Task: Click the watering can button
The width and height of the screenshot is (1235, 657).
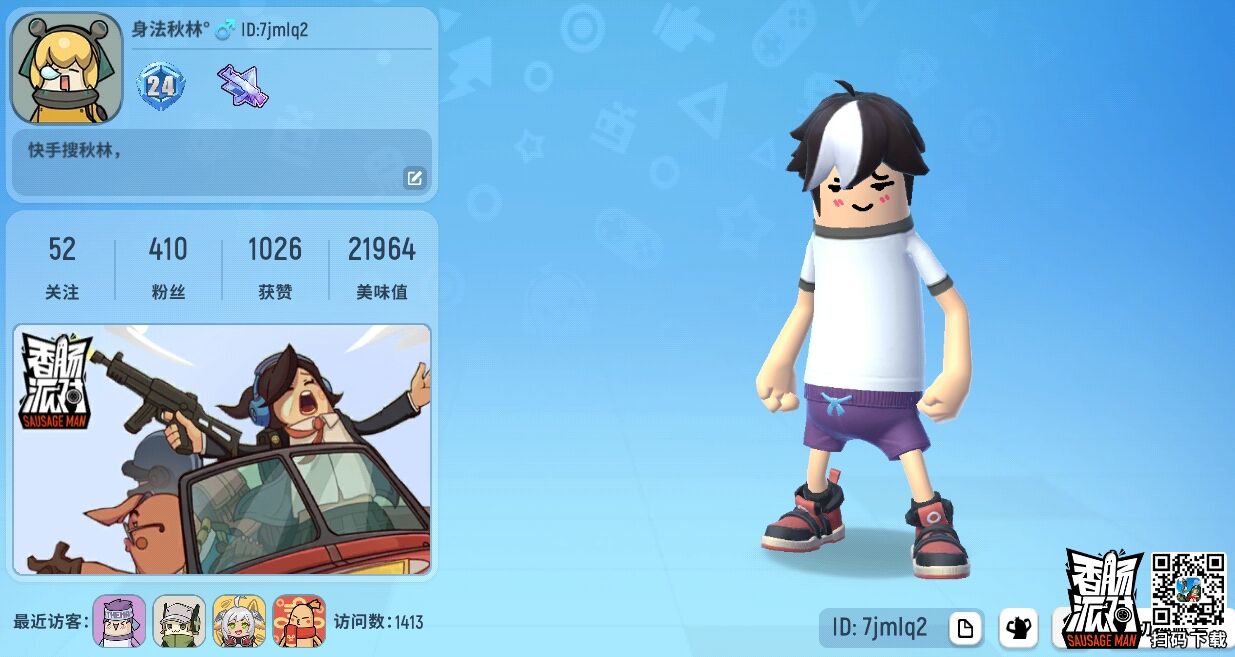Action: click(x=1019, y=628)
